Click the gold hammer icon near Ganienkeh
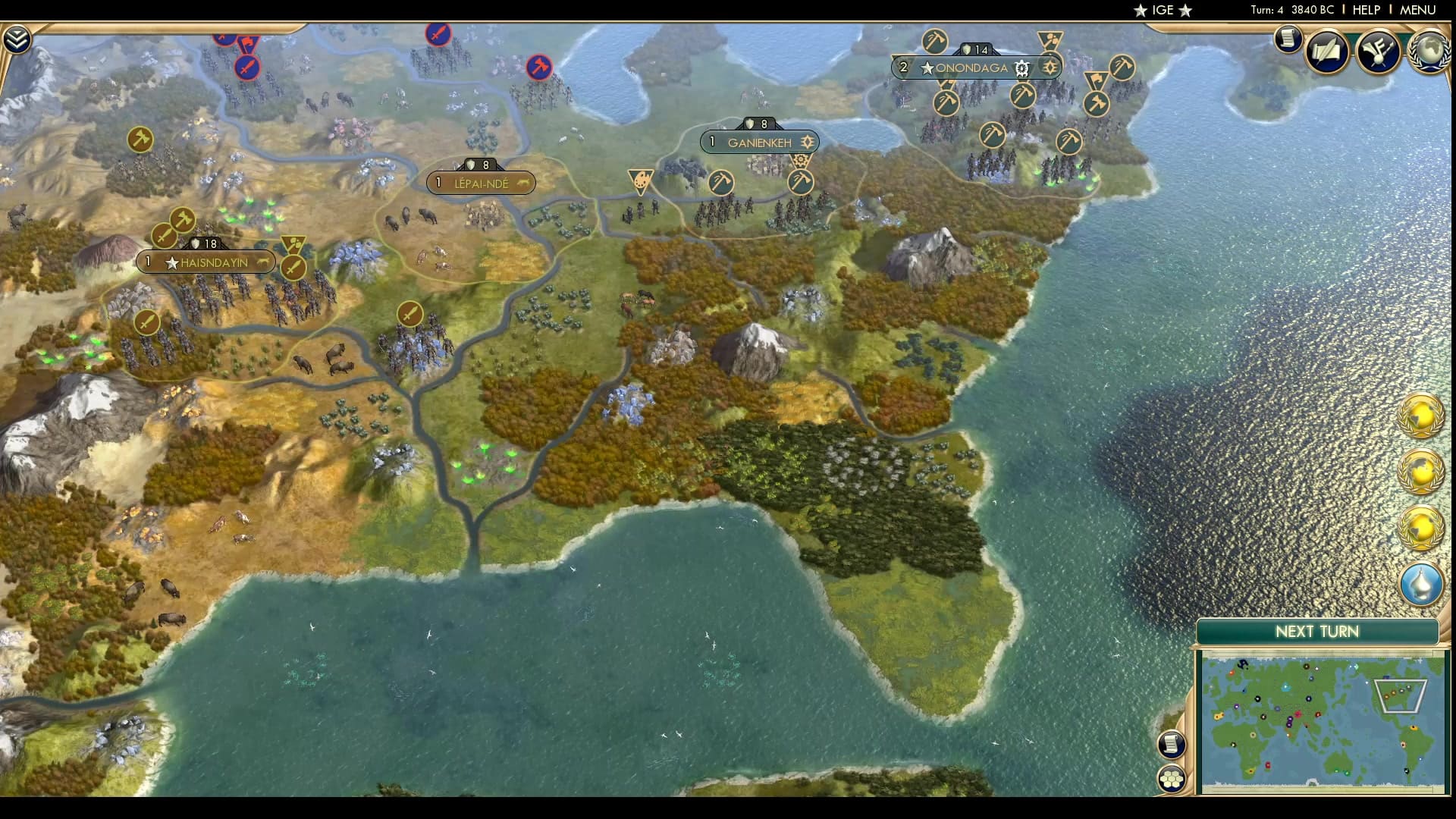 [800, 184]
